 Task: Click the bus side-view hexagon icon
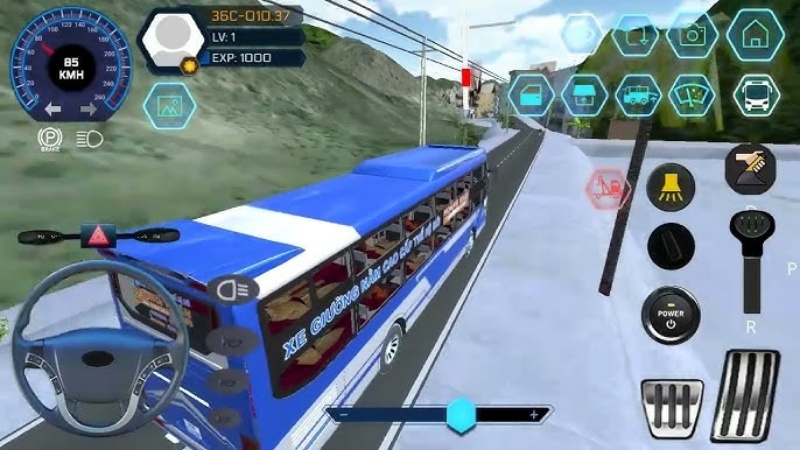click(638, 96)
